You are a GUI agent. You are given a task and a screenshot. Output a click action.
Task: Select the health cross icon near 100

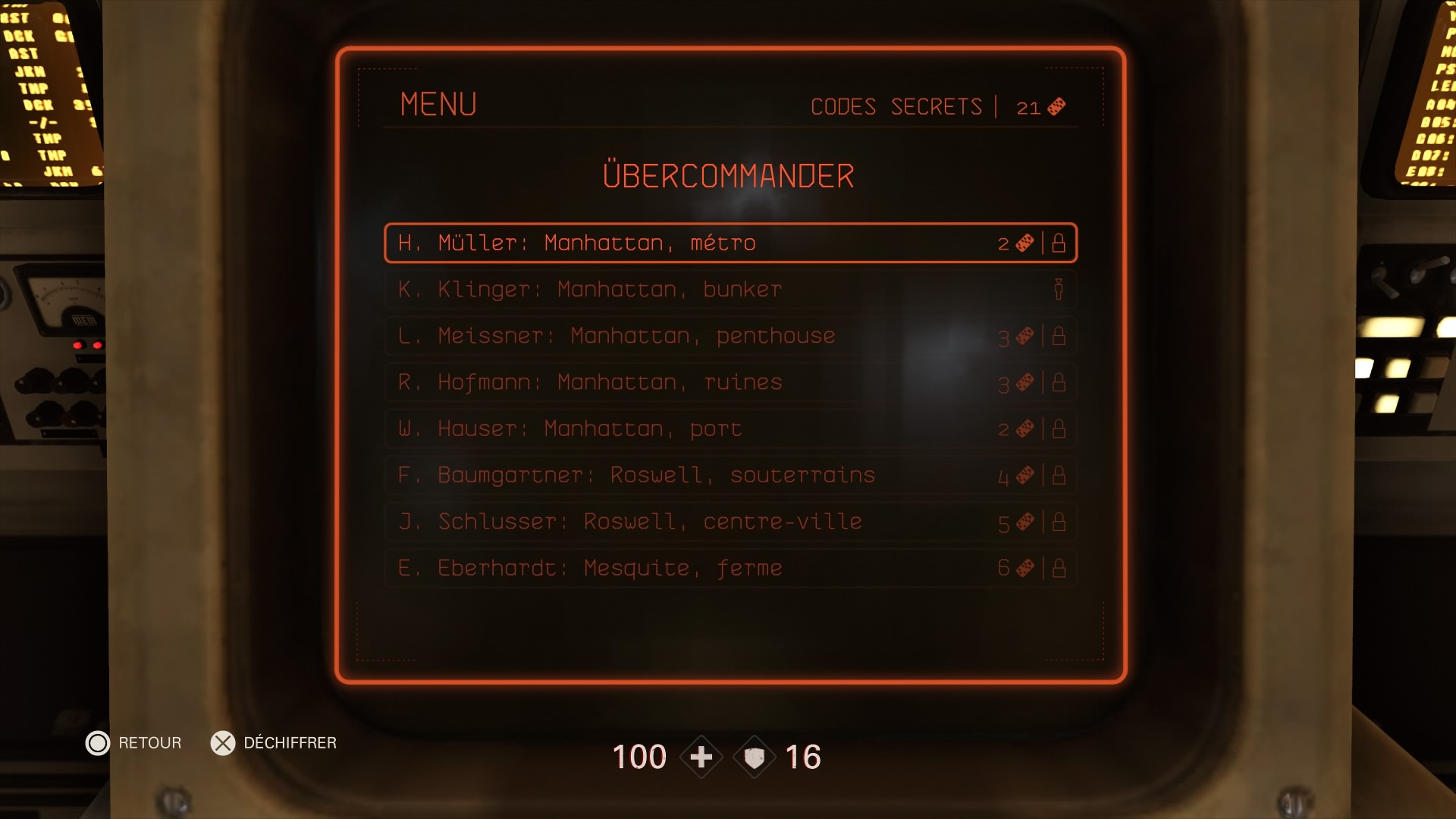pyautogui.click(x=702, y=757)
